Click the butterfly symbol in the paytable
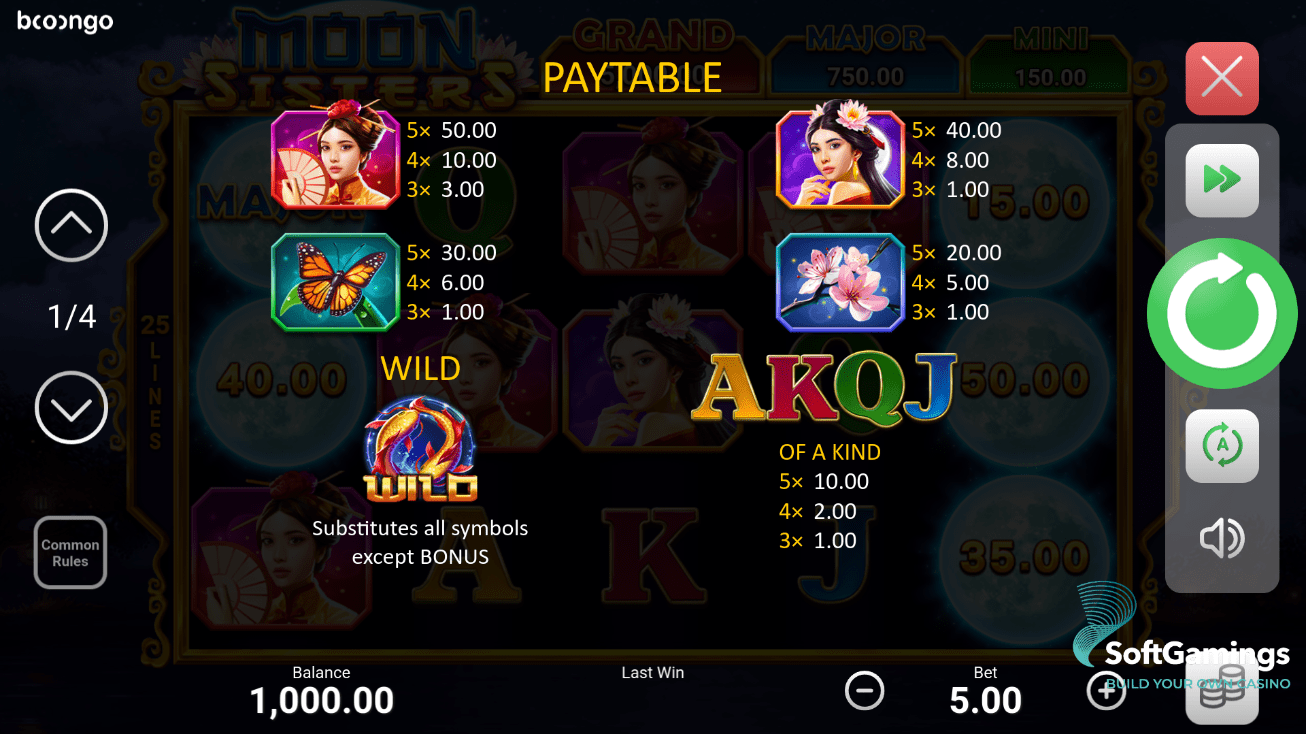Image resolution: width=1306 pixels, height=734 pixels. click(x=335, y=282)
